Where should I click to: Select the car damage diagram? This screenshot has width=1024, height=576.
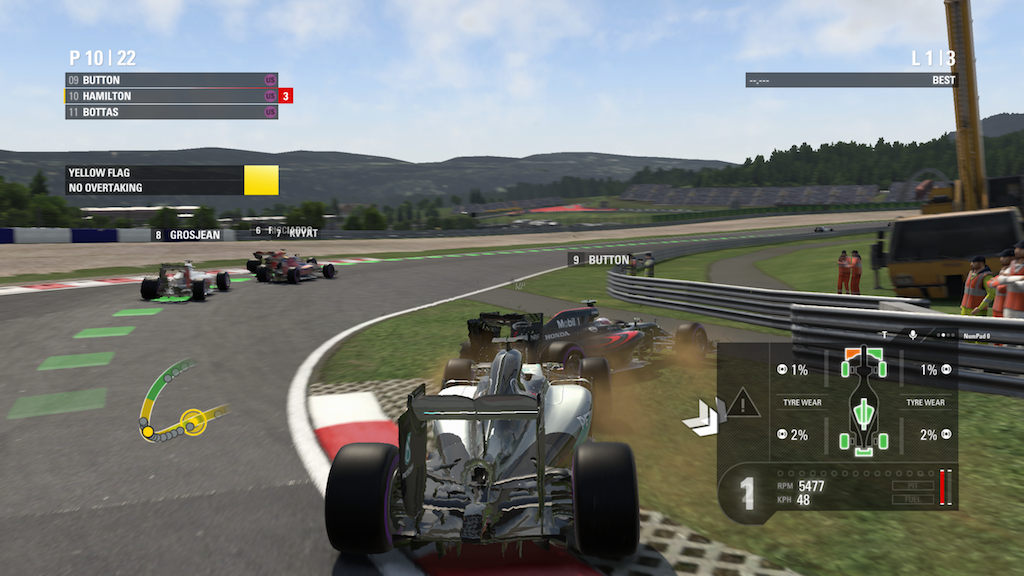(864, 400)
